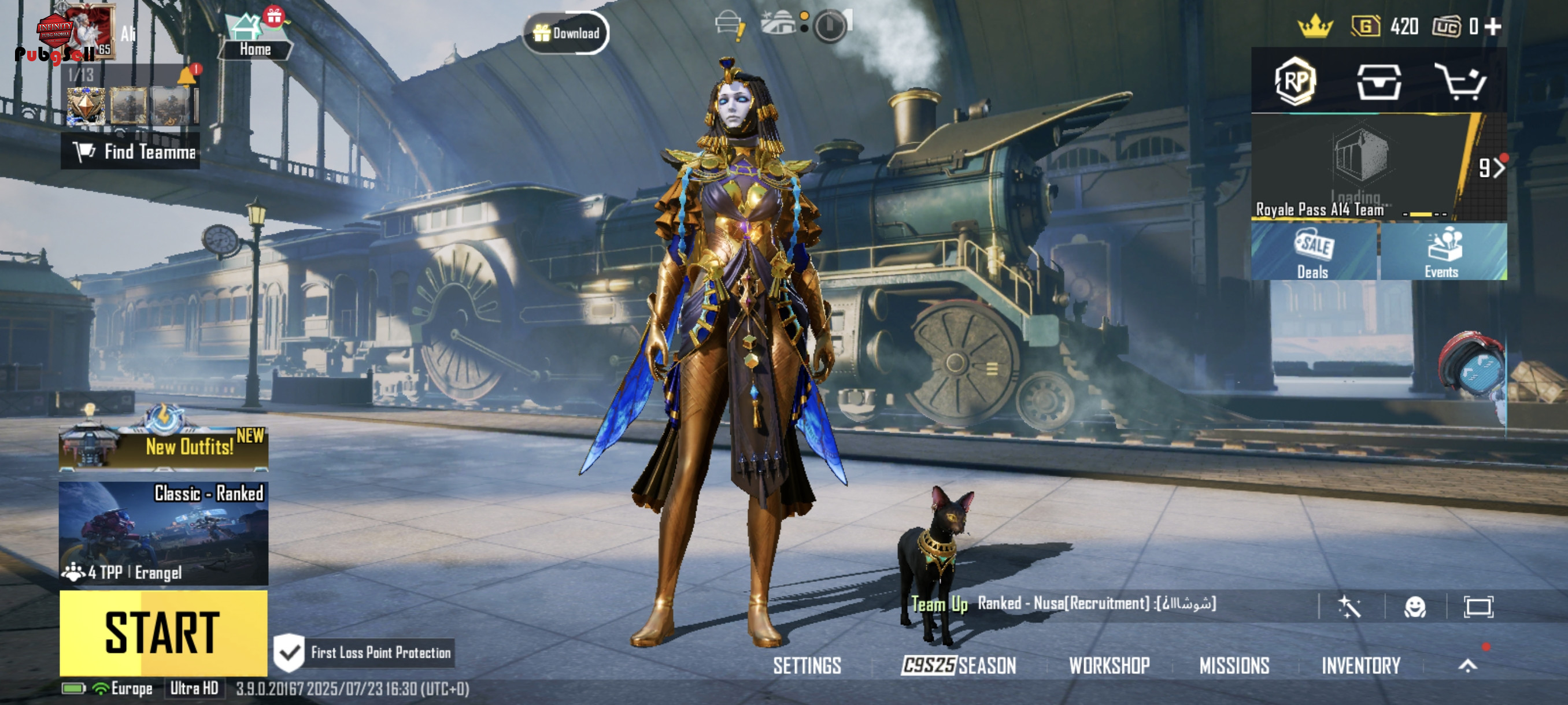
Task: Open the shopping cart shop
Action: pos(1461,81)
